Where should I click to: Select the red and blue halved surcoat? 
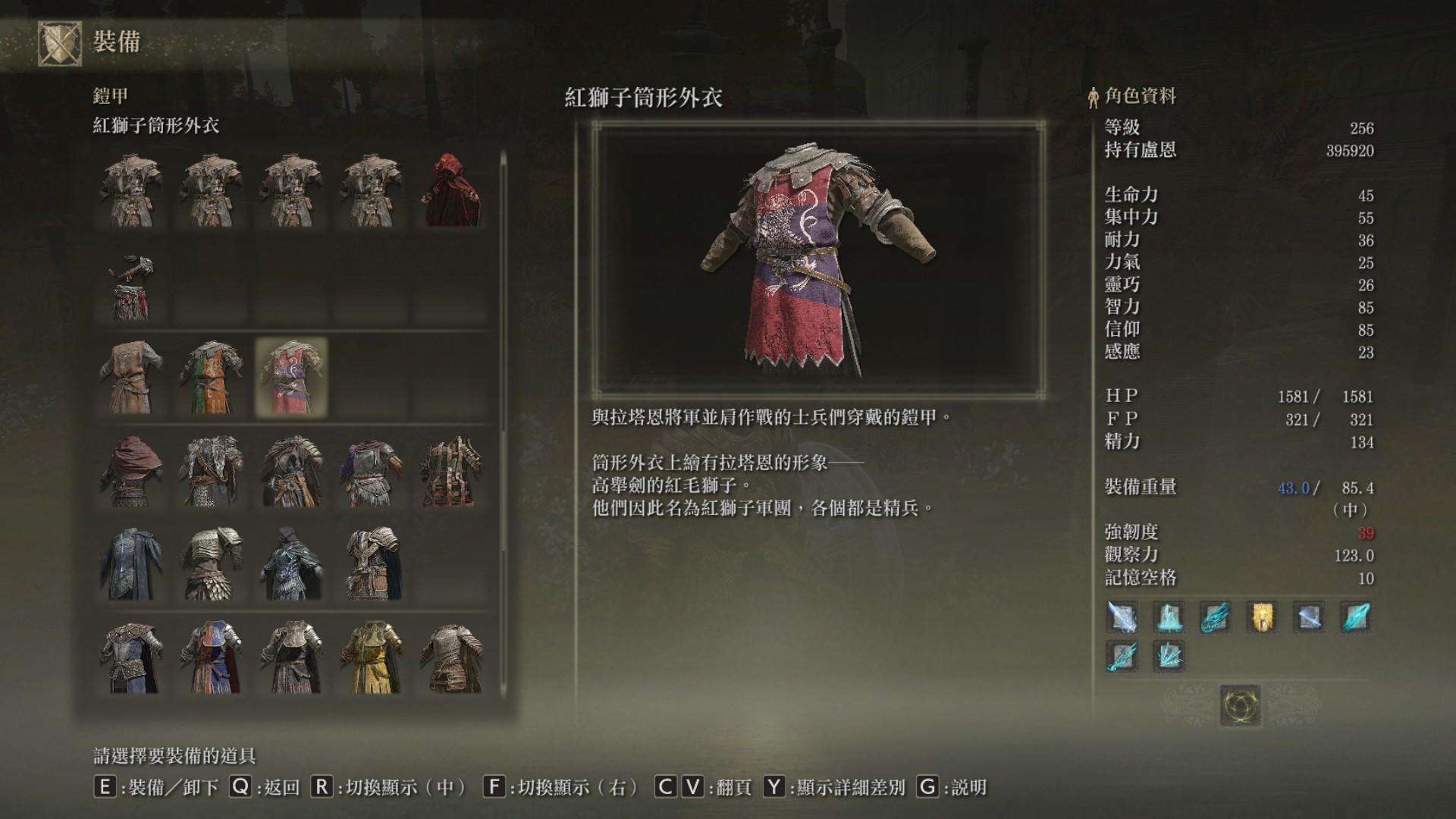(x=212, y=657)
